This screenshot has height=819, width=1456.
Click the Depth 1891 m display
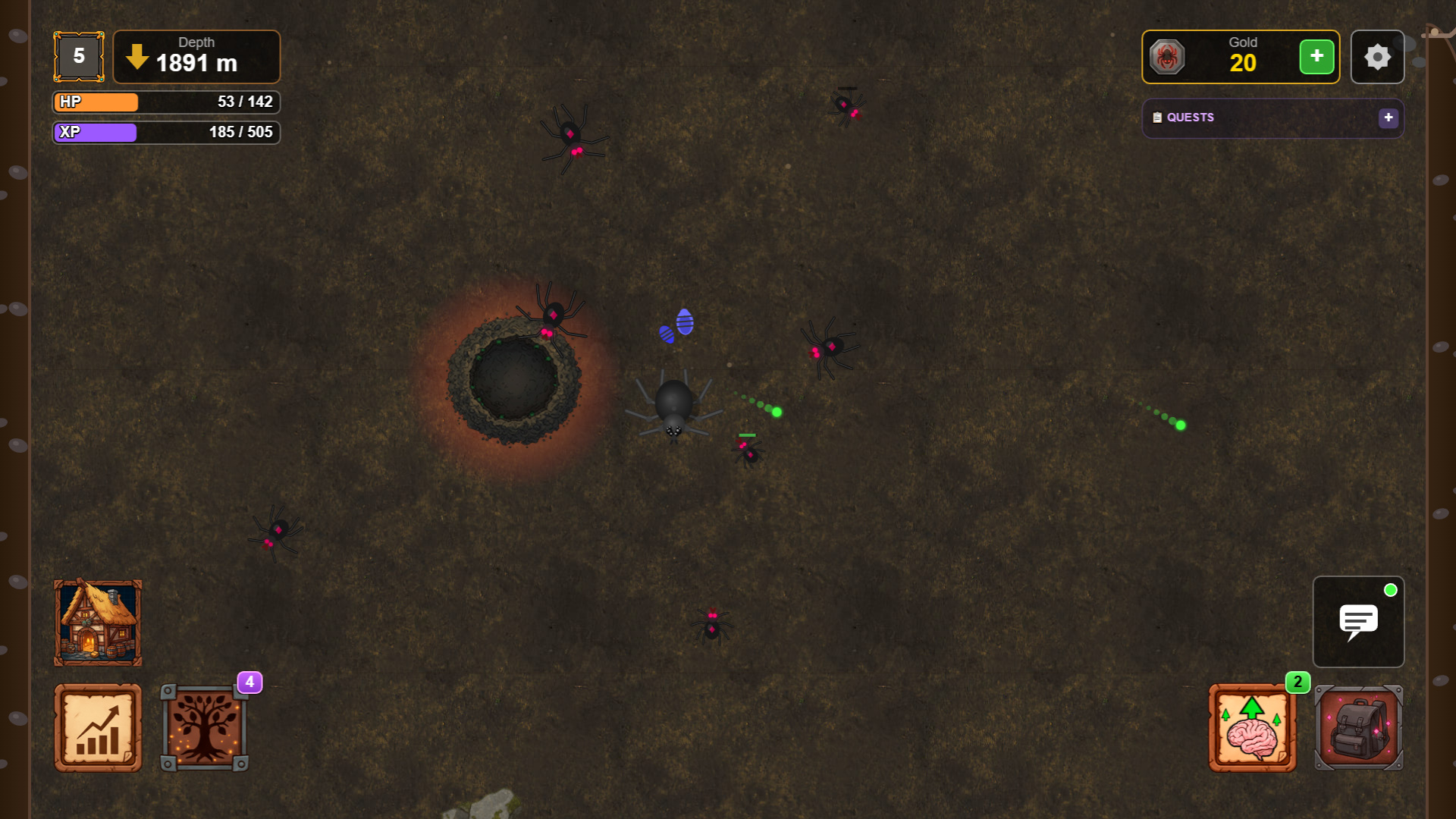[196, 56]
